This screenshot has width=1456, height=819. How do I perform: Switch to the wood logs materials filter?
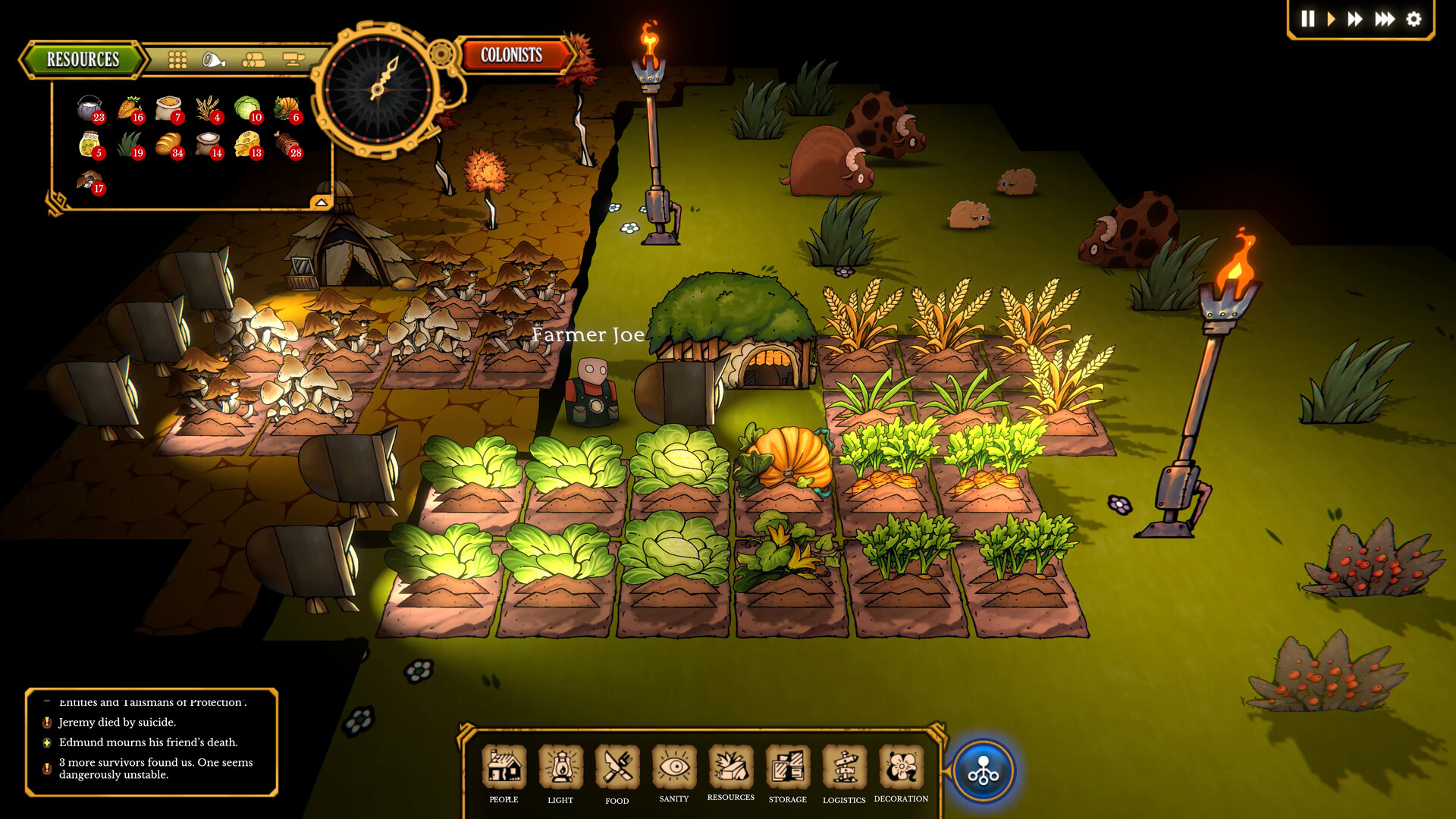[254, 60]
